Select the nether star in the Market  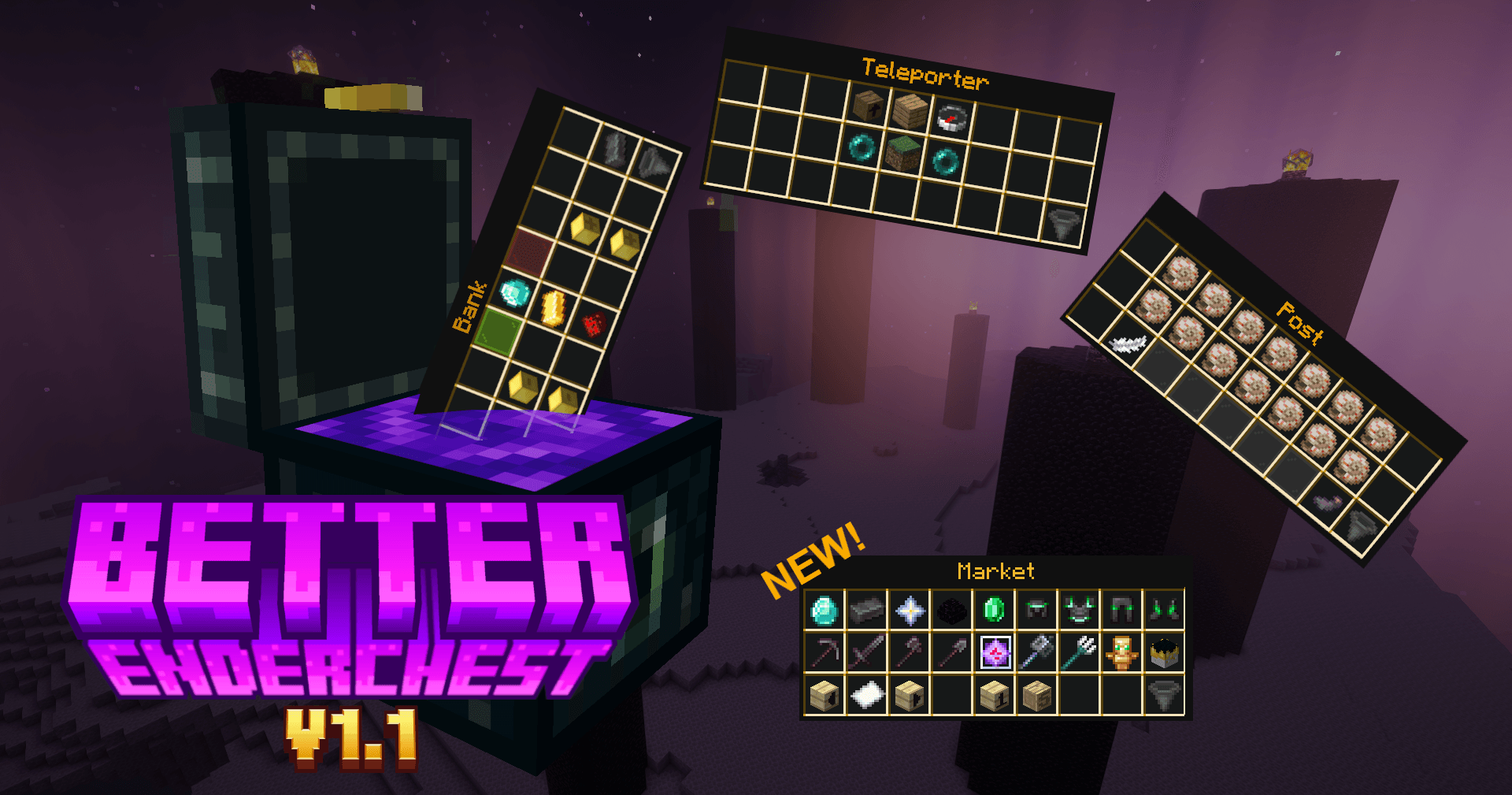coord(910,611)
